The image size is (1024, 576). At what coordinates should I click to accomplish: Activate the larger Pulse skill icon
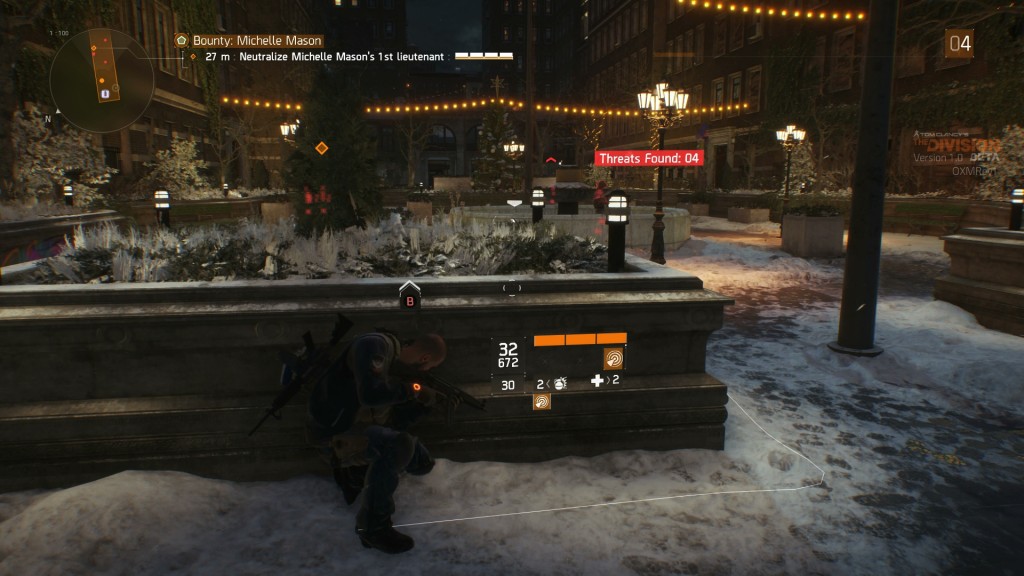[x=613, y=359]
